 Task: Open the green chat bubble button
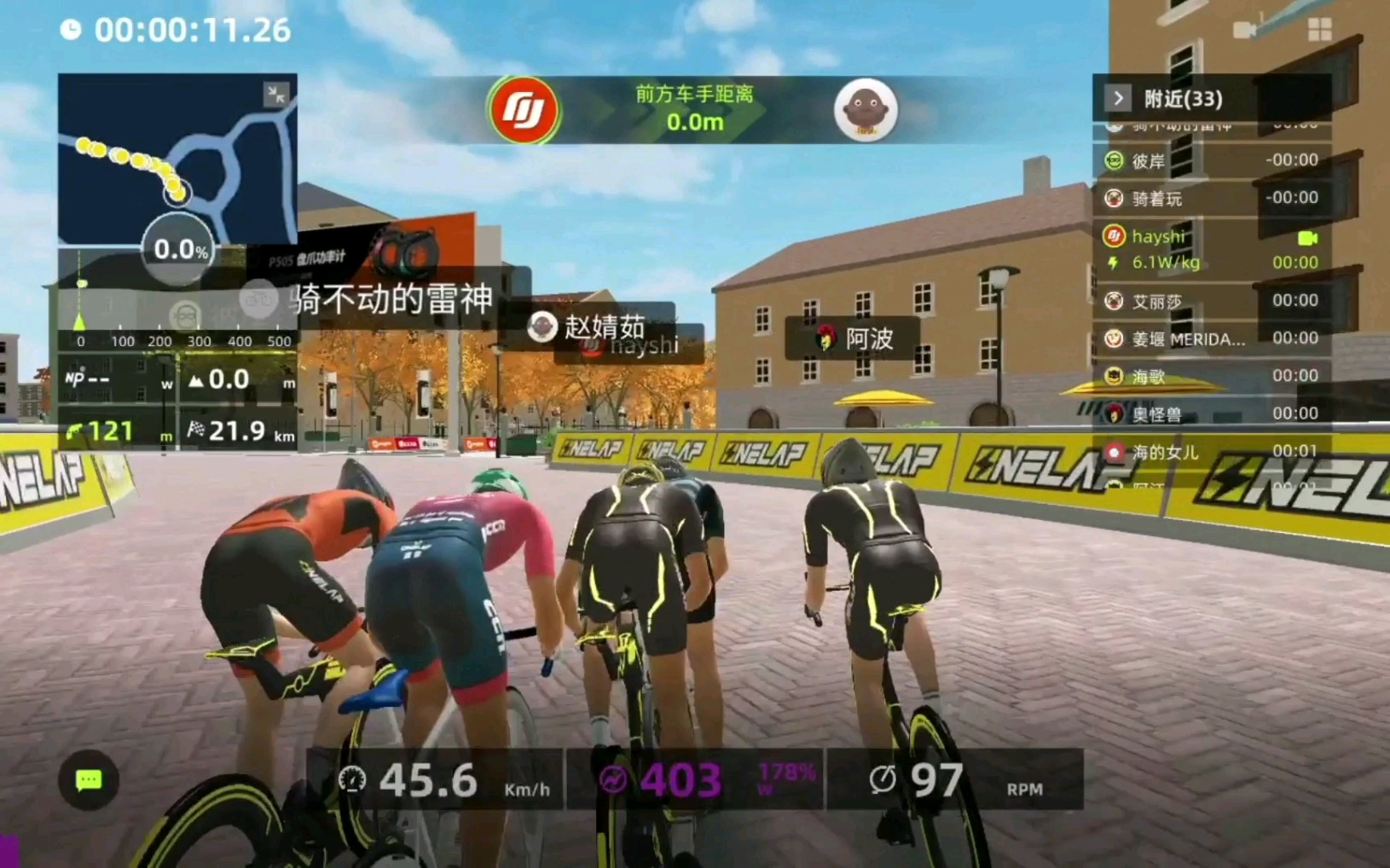[89, 780]
